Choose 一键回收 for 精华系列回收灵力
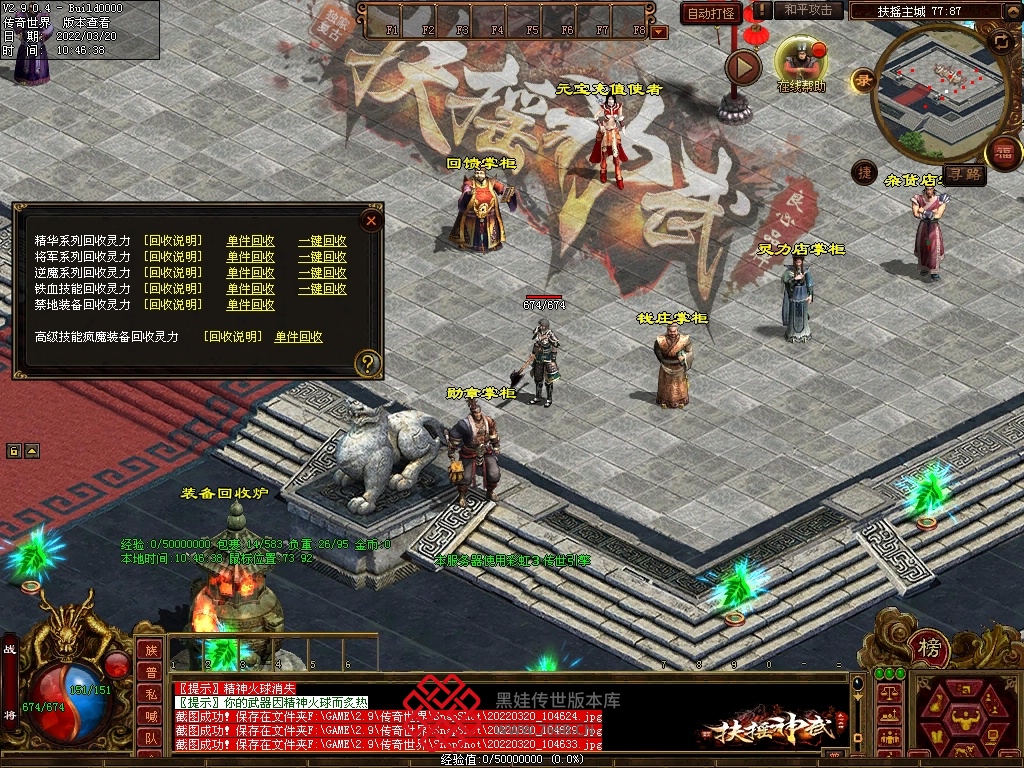This screenshot has height=768, width=1024. [x=322, y=241]
